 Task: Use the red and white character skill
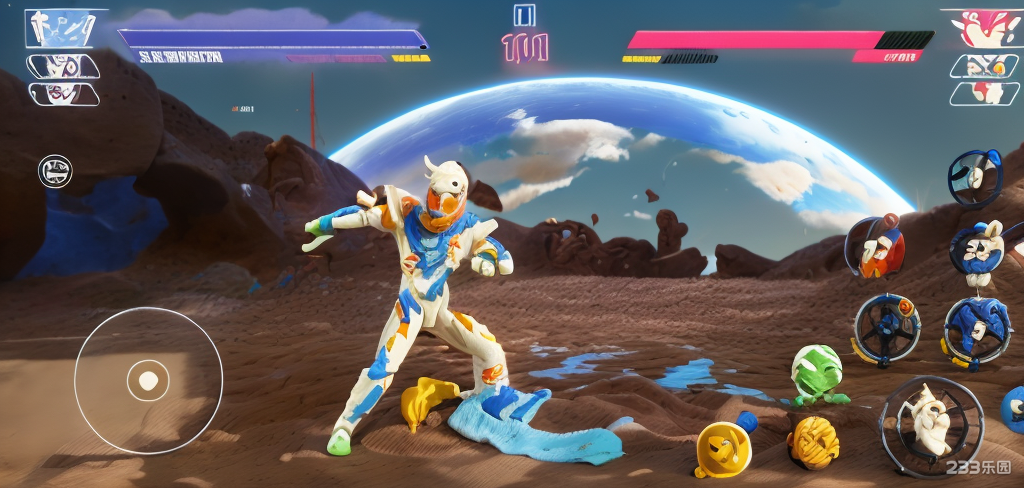click(876, 247)
